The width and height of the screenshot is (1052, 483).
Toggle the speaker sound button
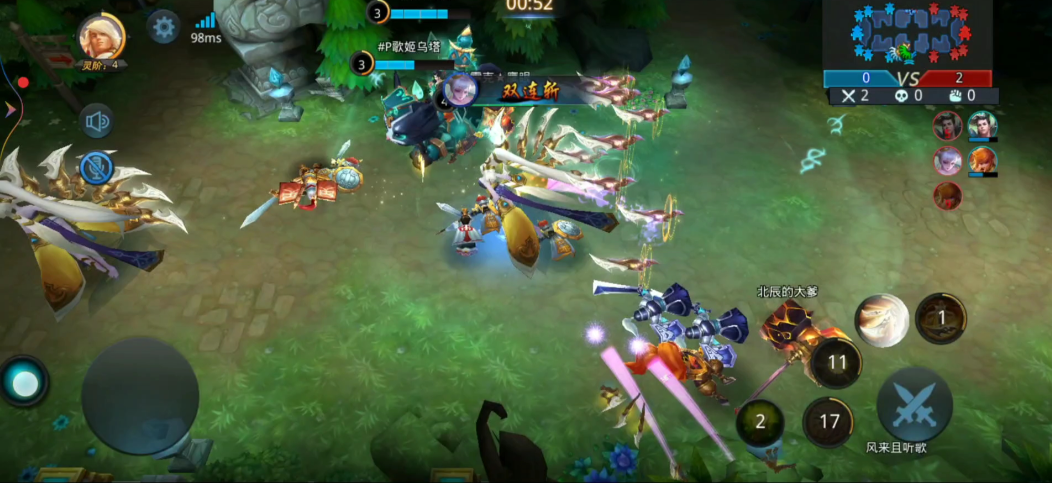[x=97, y=122]
